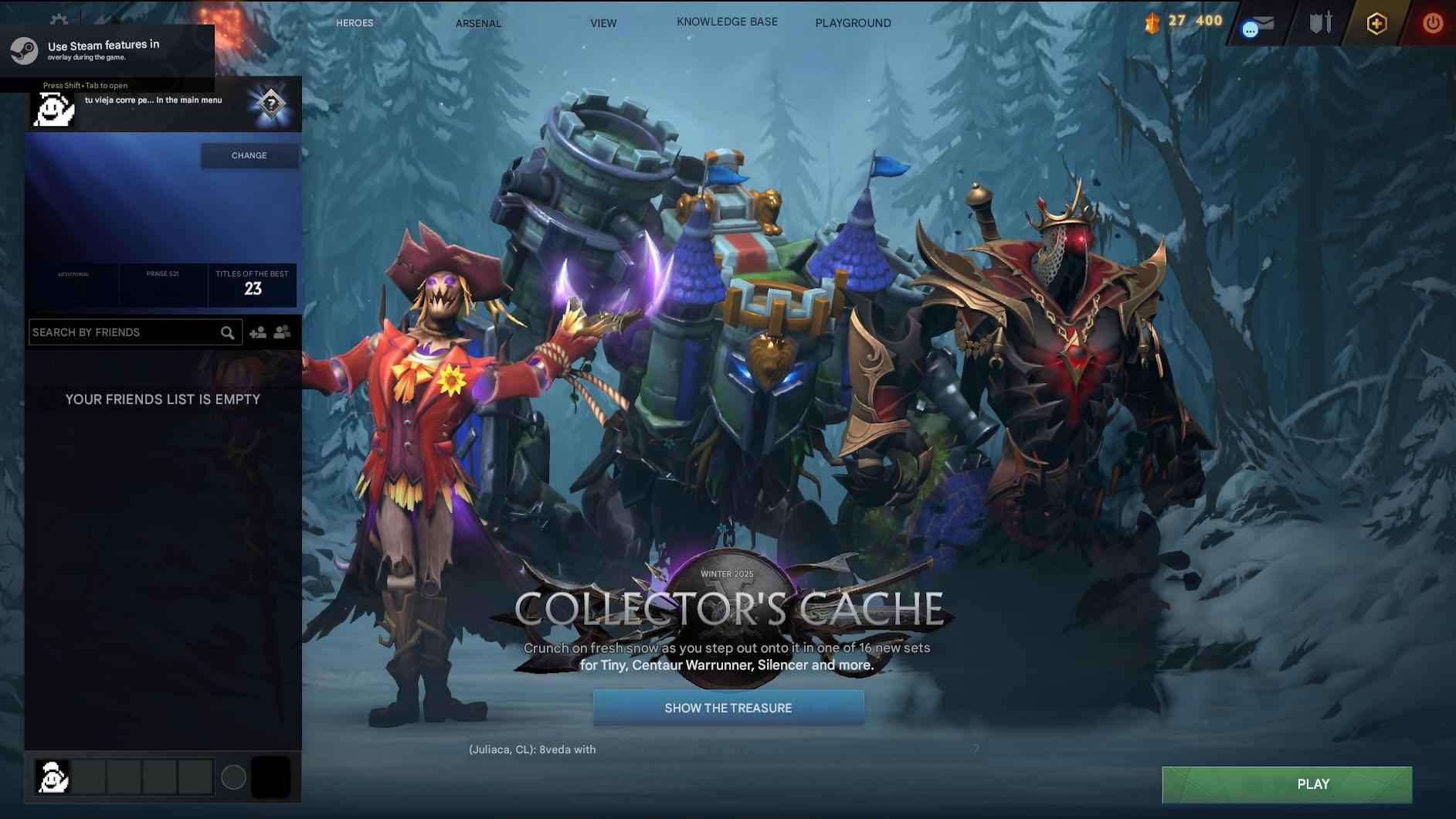Open the Knowledge Base menu
The width and height of the screenshot is (1456, 819).
727,21
